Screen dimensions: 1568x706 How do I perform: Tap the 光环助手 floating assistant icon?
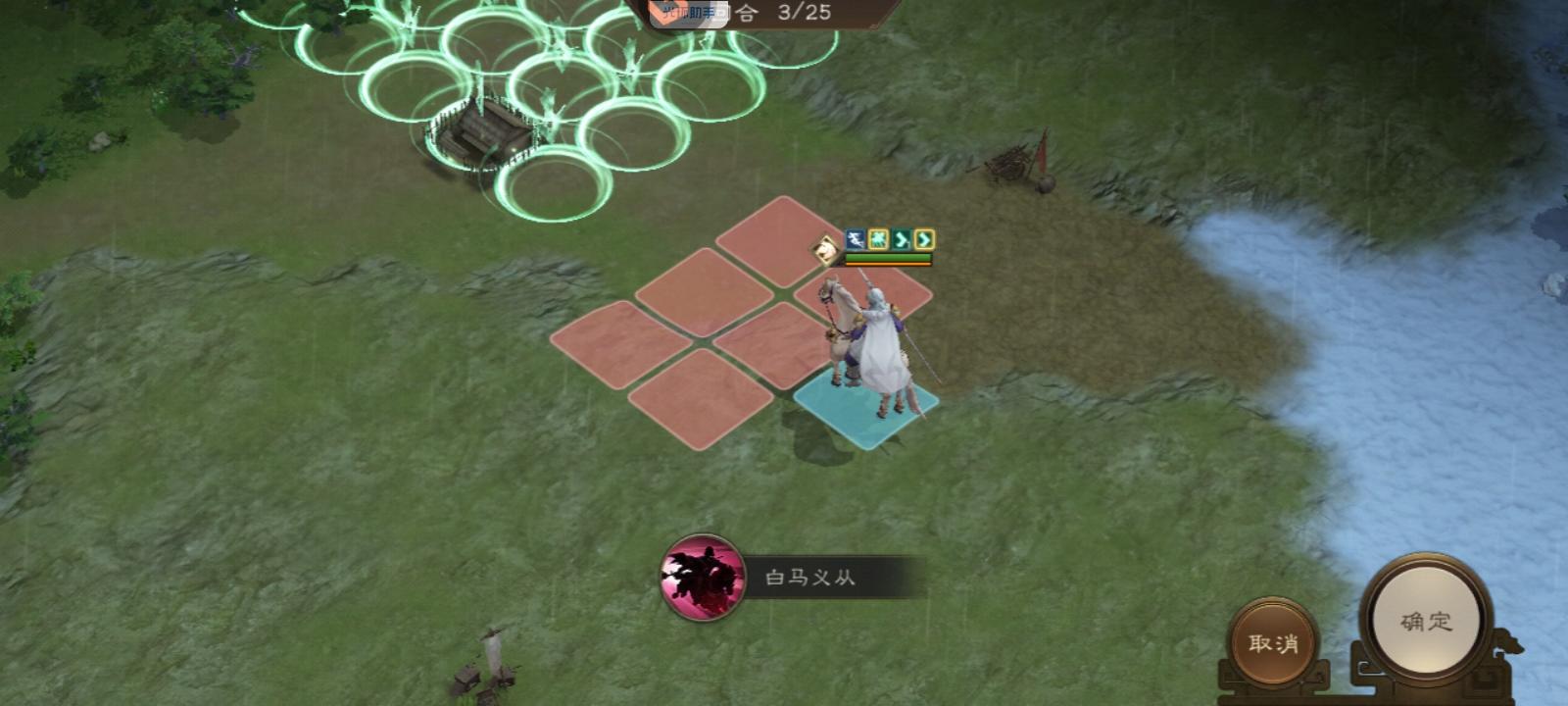coord(688,13)
